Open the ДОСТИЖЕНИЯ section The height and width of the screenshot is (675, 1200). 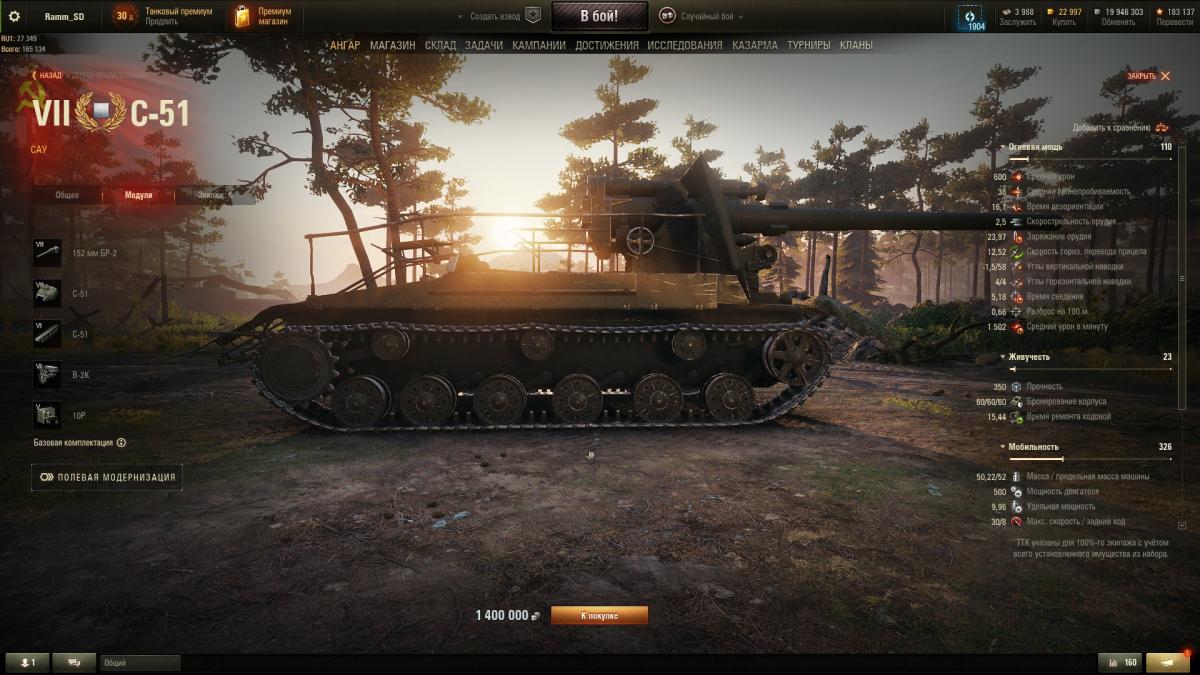607,45
